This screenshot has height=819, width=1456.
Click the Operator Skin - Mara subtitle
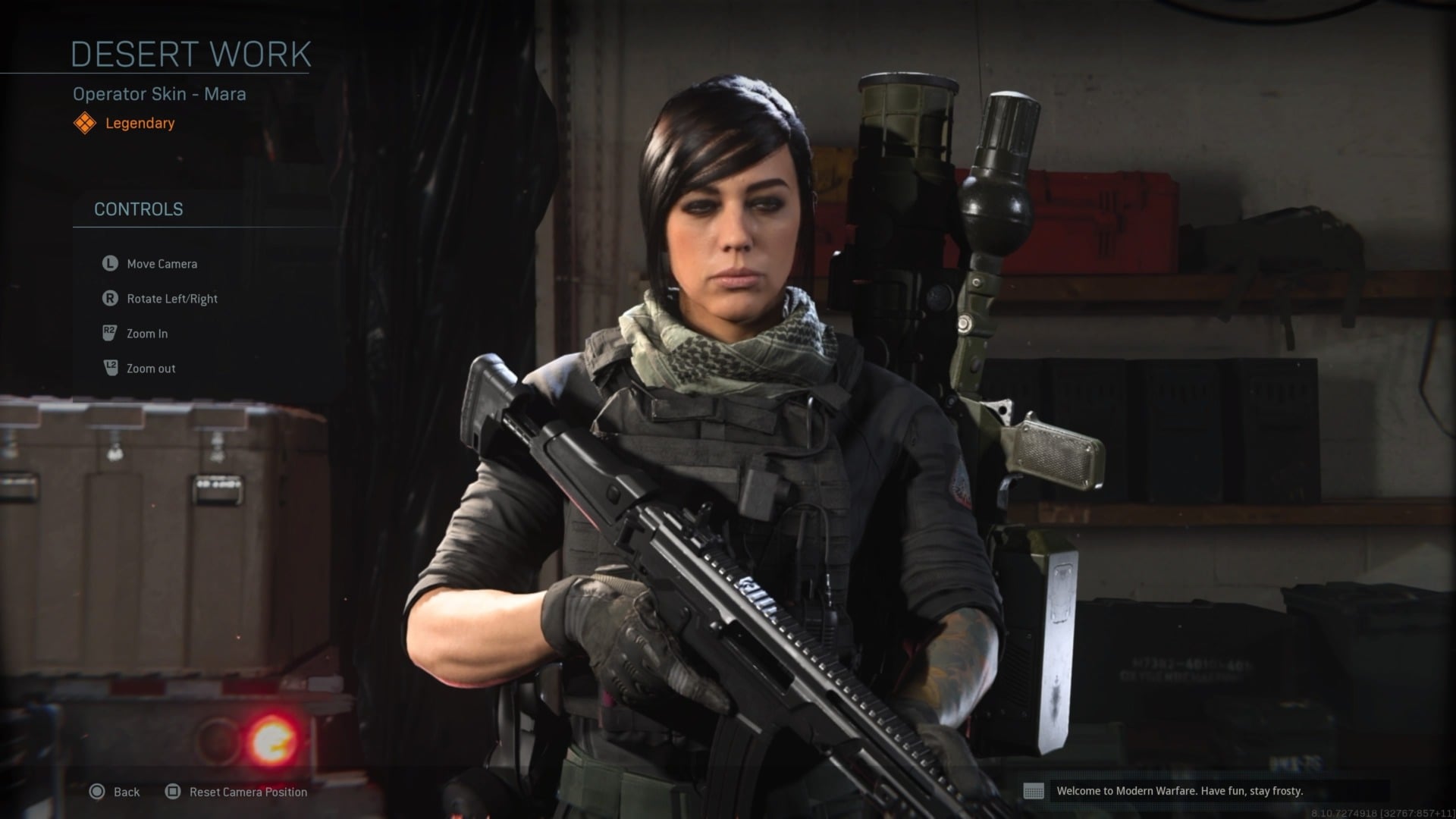tap(158, 94)
